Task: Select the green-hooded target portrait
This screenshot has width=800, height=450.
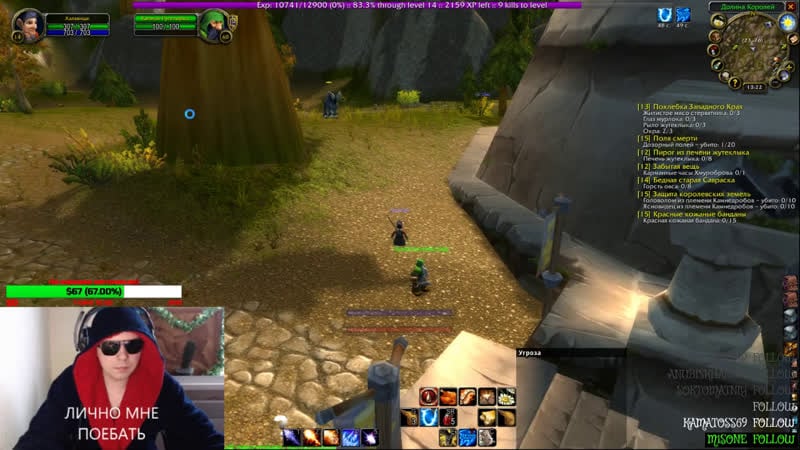Action: tap(214, 24)
